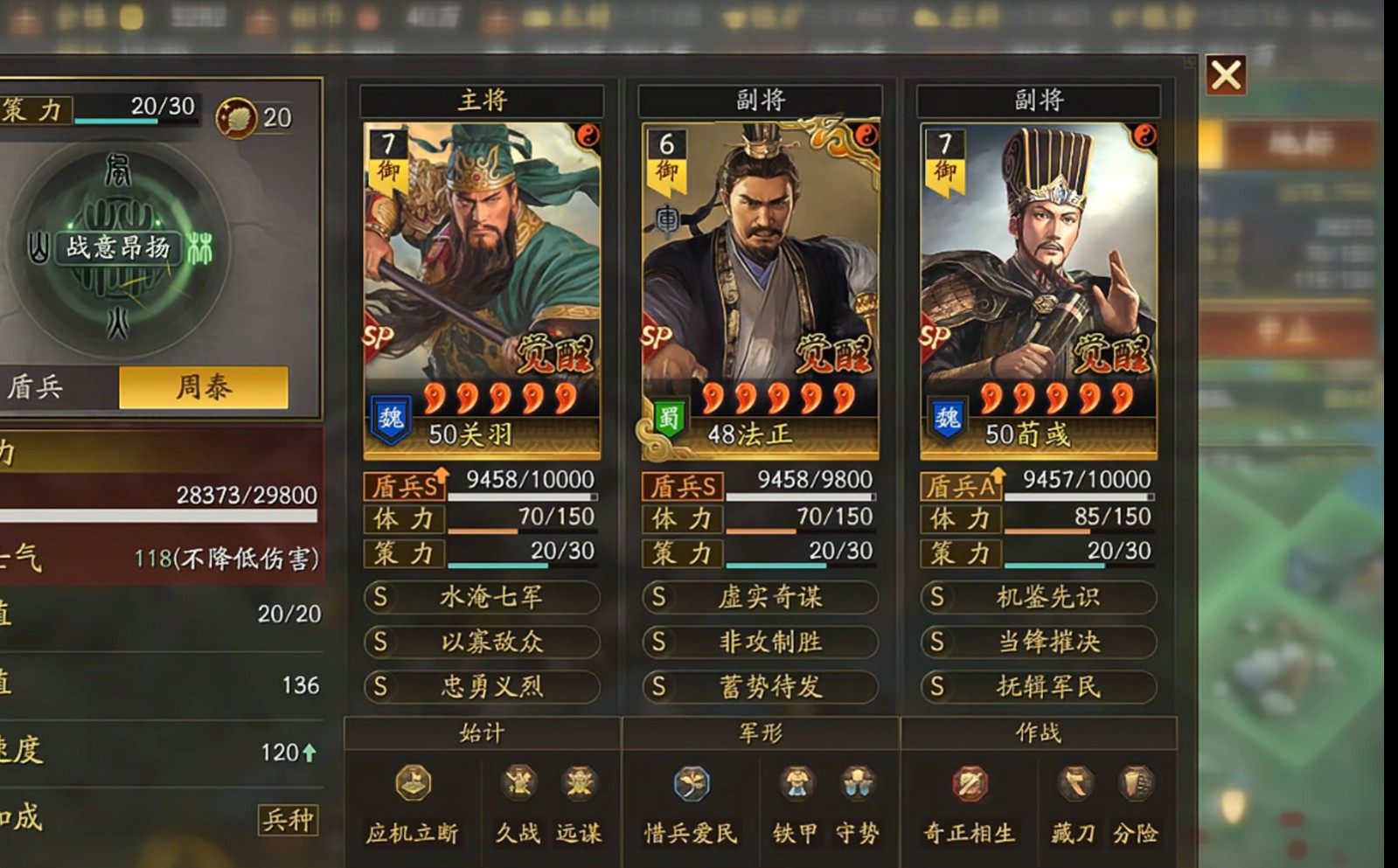Switch to the 周泰 tab
The width and height of the screenshot is (1398, 868).
(203, 385)
